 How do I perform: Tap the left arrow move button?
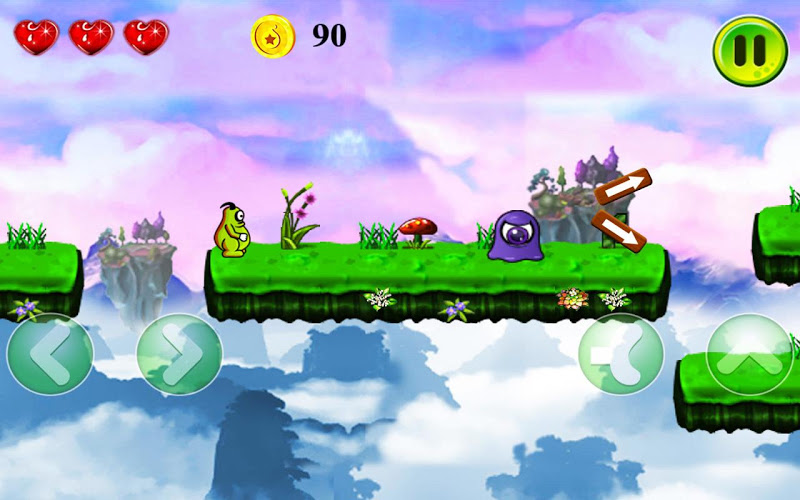point(50,354)
